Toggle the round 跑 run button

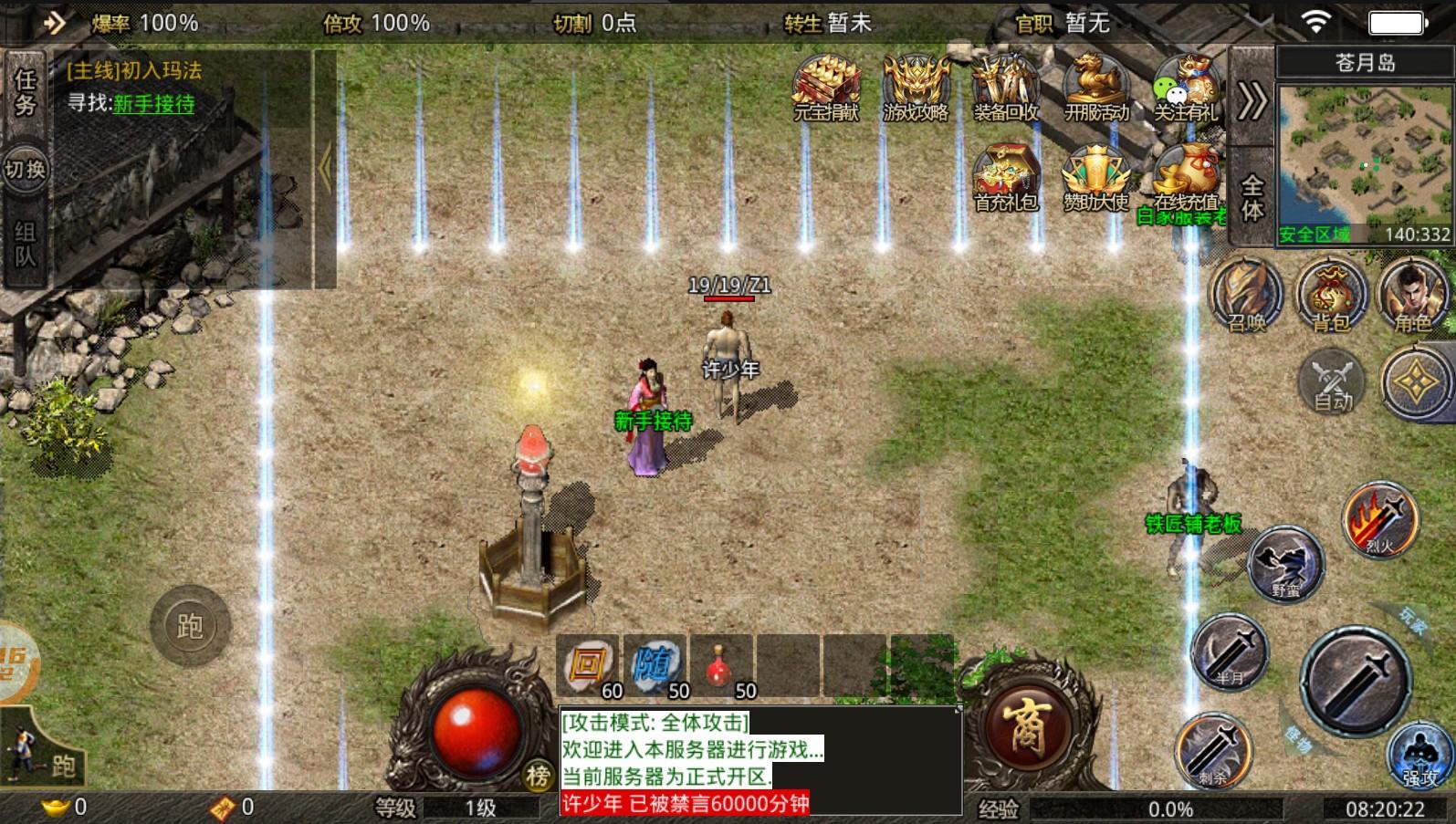click(x=190, y=626)
